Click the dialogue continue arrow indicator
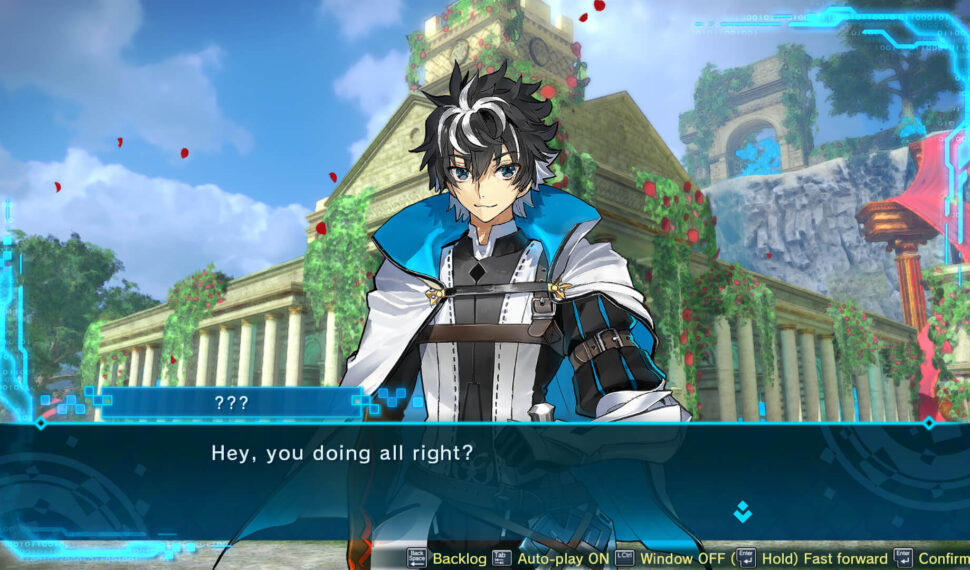This screenshot has width=970, height=570. click(742, 511)
